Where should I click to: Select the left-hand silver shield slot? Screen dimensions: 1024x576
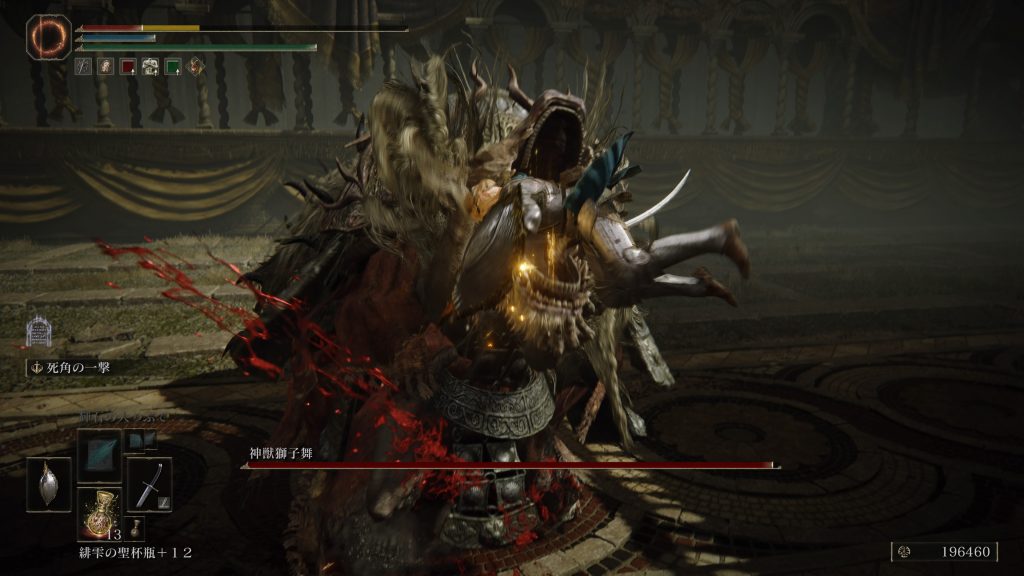48,484
